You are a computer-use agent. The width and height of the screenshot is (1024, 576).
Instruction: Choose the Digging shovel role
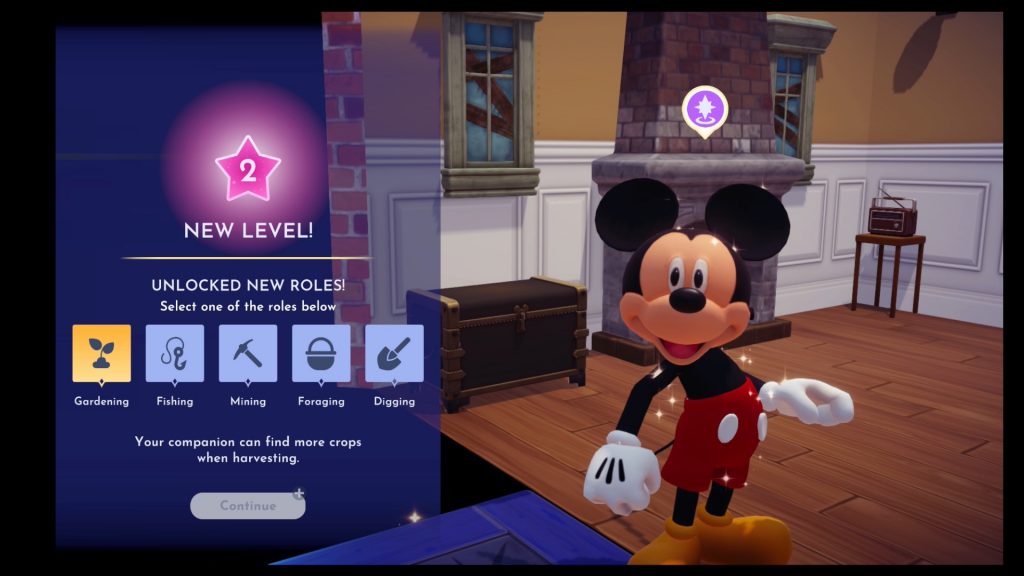(394, 354)
